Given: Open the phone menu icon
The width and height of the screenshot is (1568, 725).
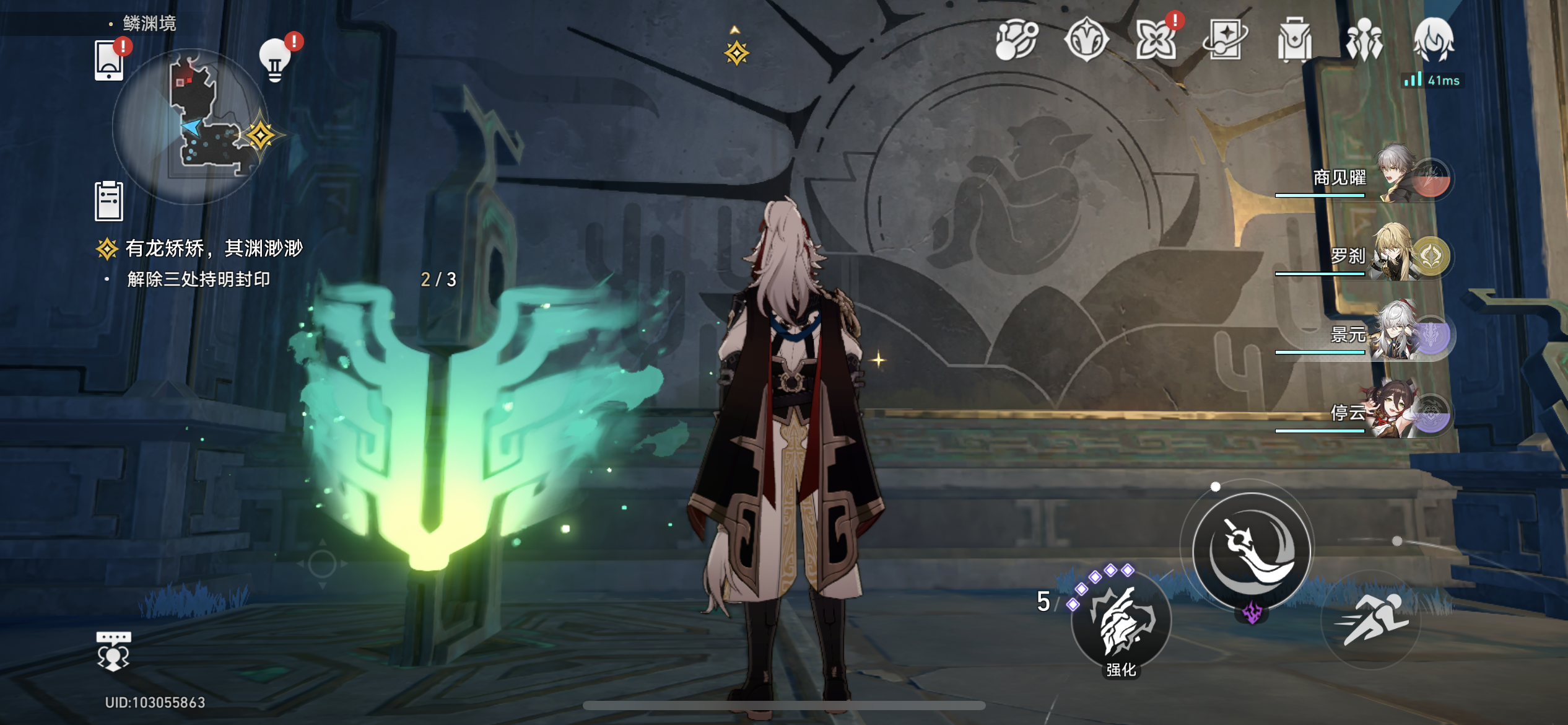Looking at the screenshot, I should click(109, 61).
